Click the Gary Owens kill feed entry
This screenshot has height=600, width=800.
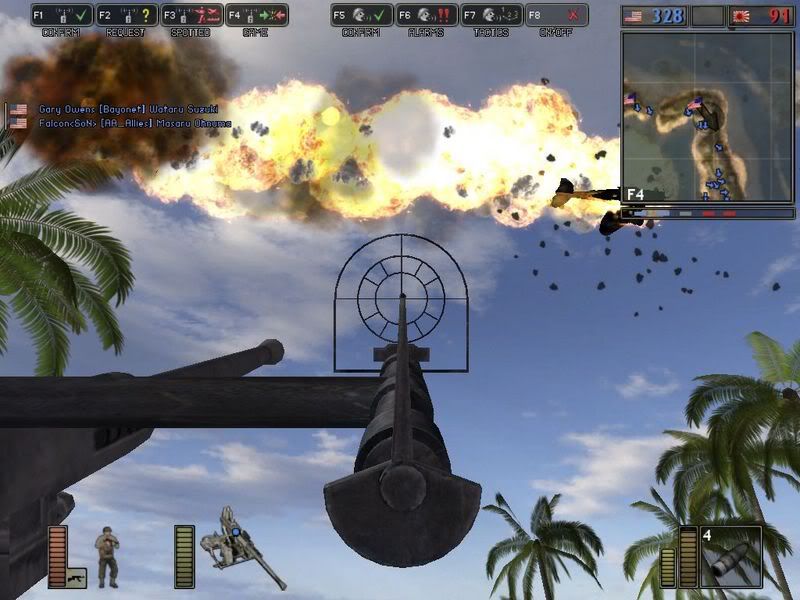point(128,109)
